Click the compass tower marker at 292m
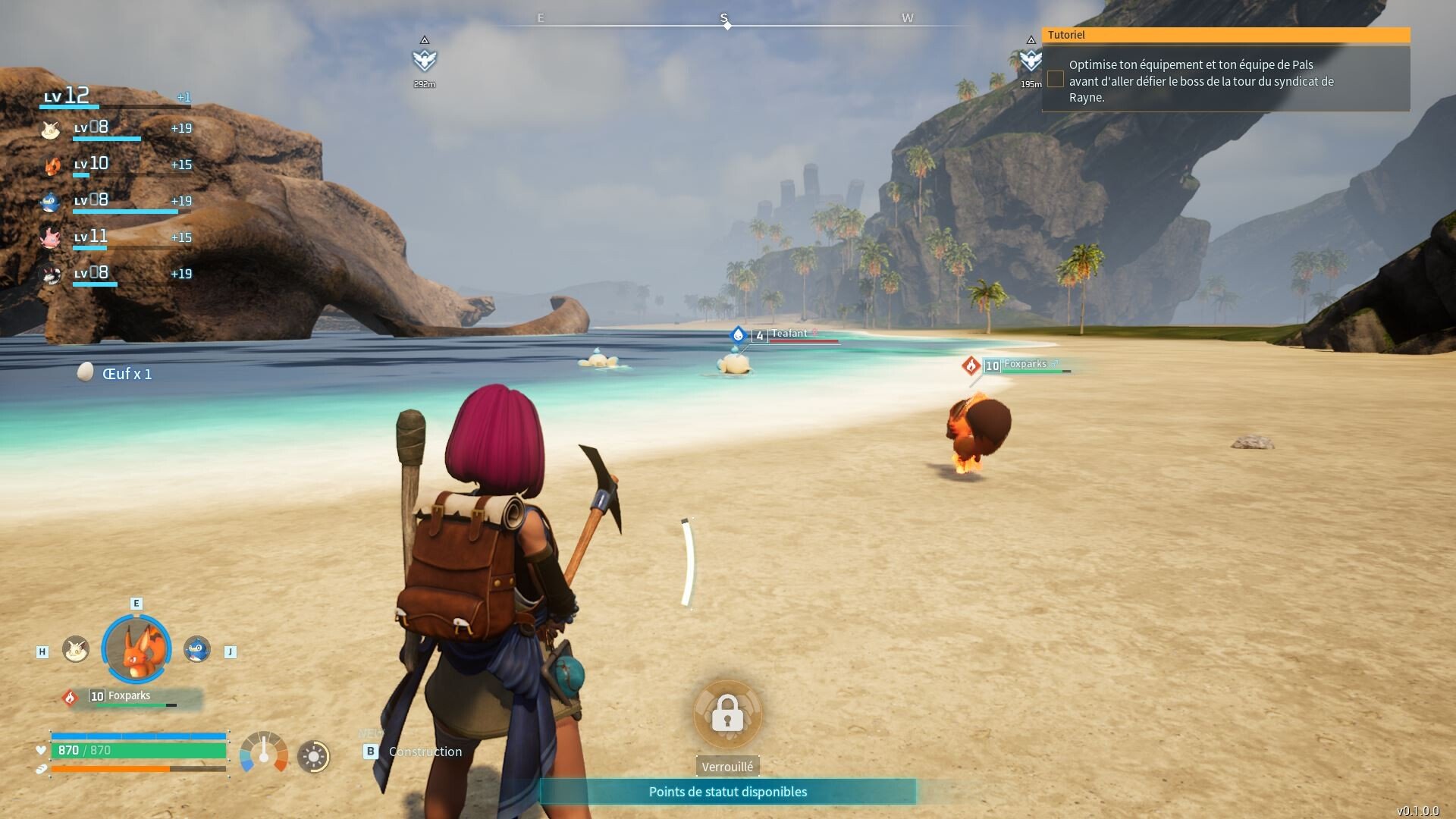 pos(425,59)
